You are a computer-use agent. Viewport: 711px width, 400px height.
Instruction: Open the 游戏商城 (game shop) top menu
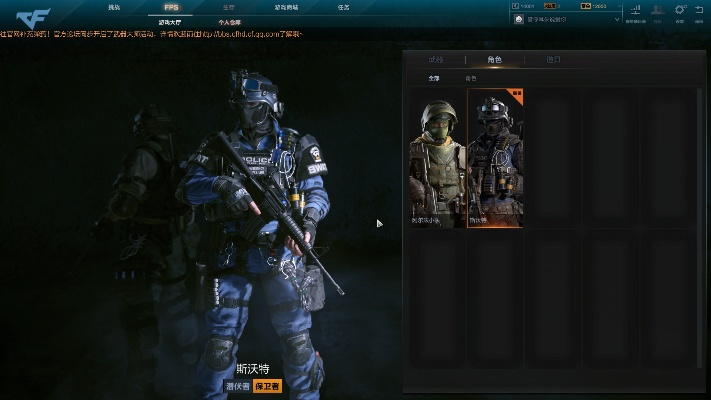click(x=286, y=7)
